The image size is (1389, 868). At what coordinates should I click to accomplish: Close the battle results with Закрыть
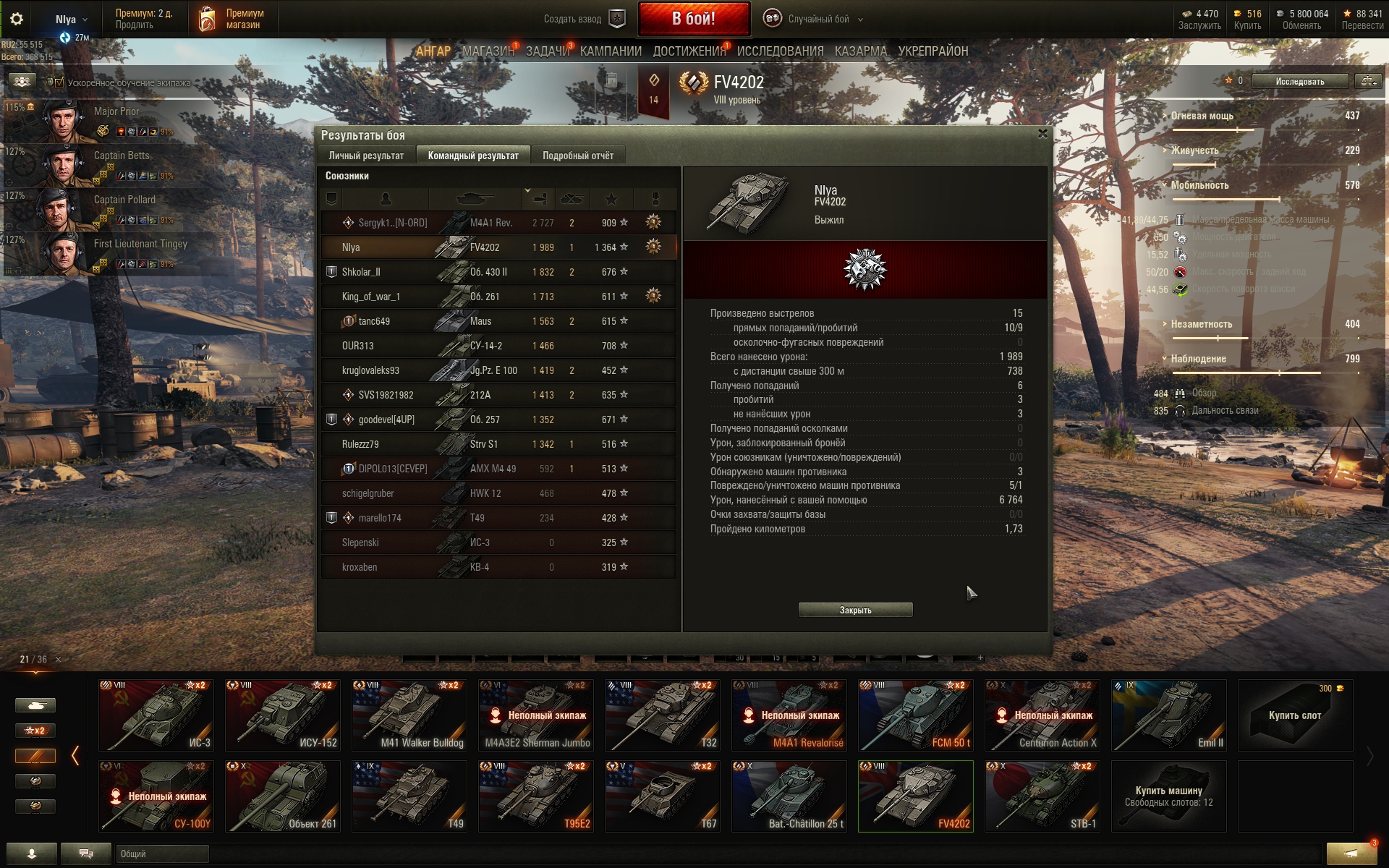[855, 610]
